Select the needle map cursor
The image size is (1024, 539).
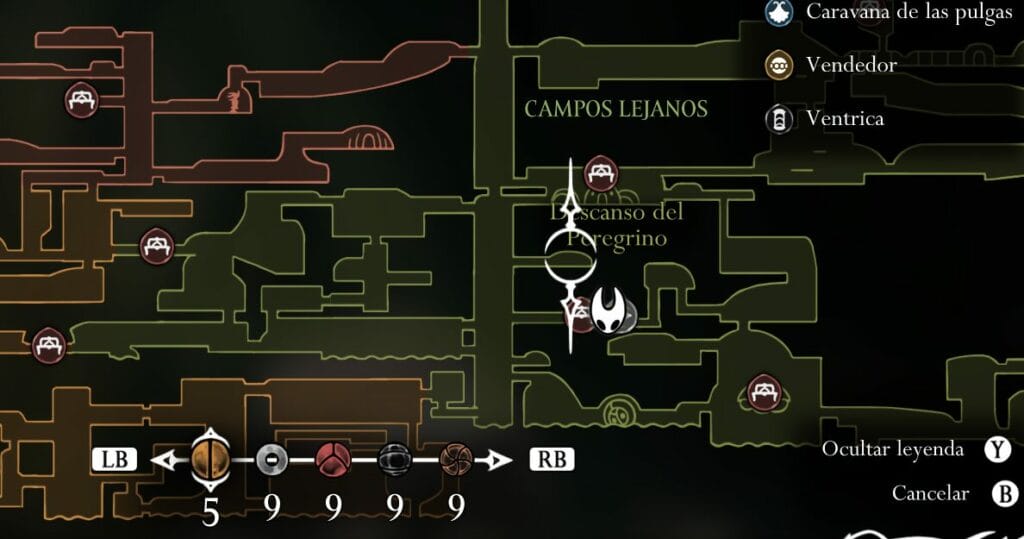click(x=571, y=255)
